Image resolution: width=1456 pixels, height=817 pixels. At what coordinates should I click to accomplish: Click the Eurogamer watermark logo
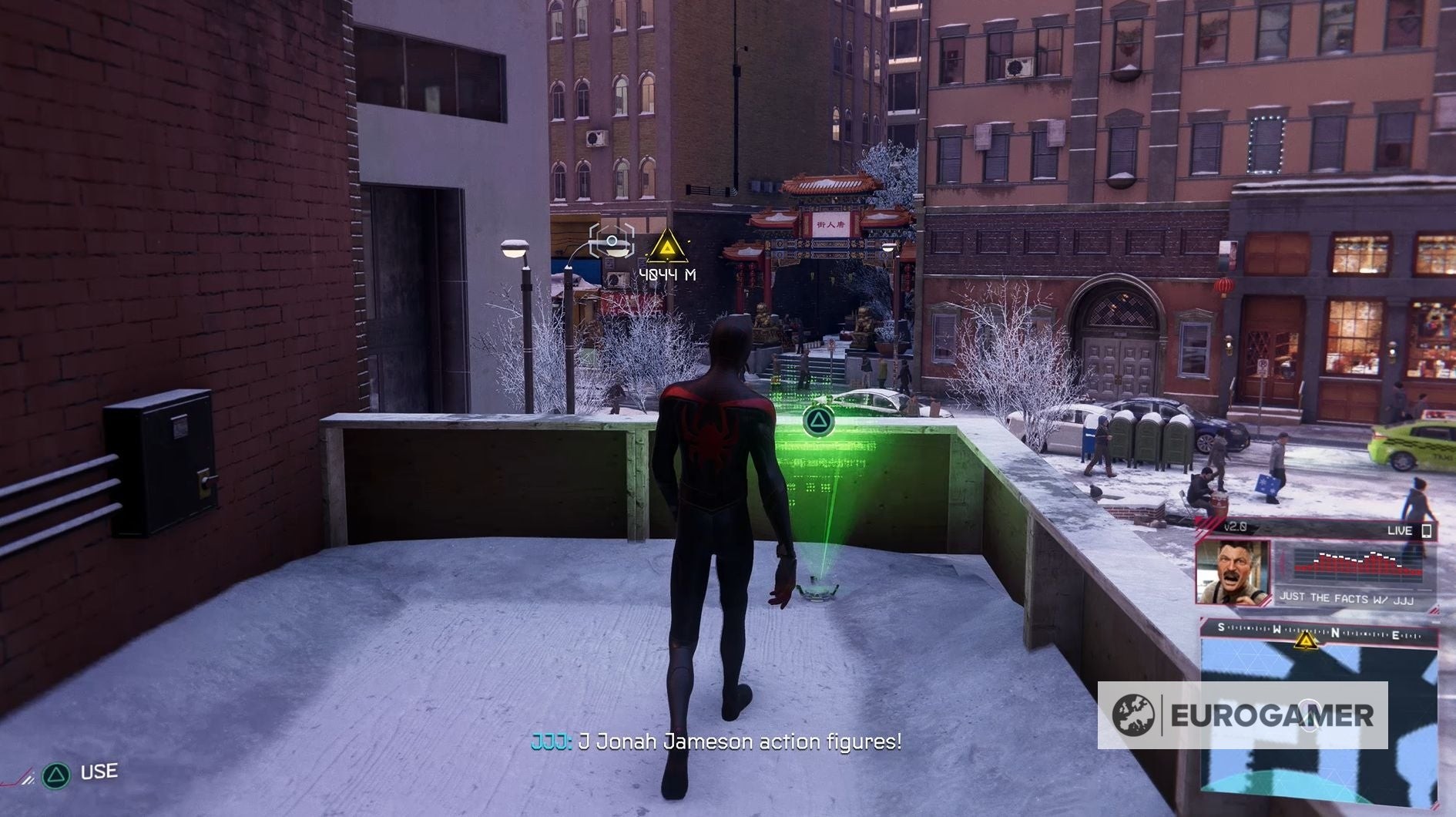coord(1242,714)
